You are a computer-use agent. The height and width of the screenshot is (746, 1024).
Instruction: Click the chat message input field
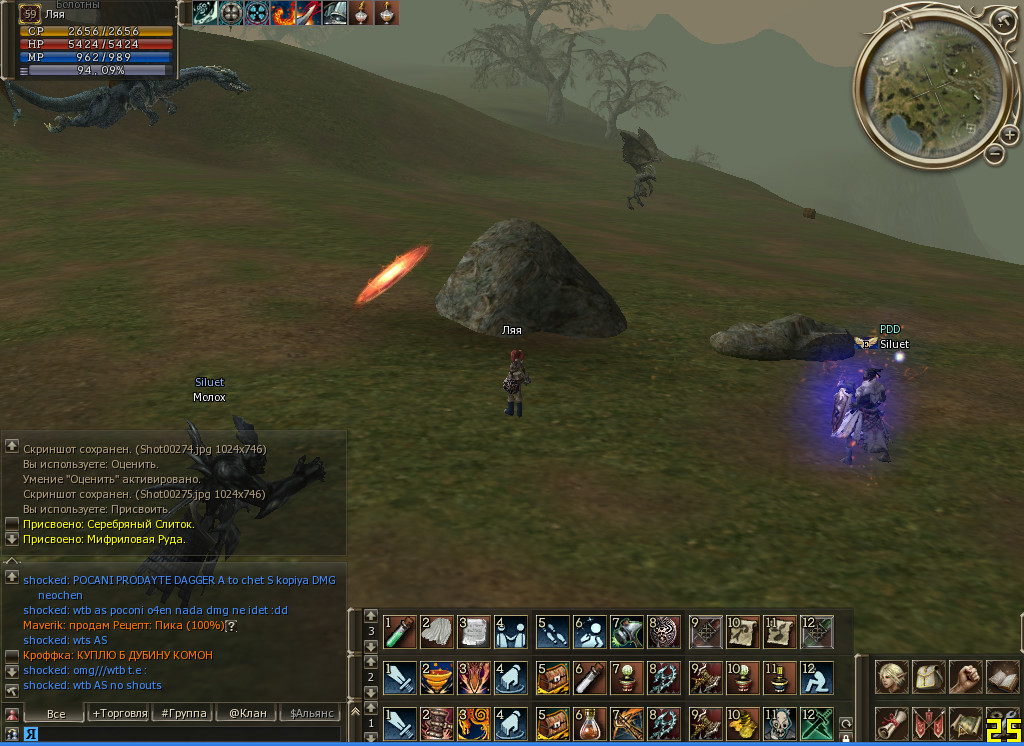[180, 734]
